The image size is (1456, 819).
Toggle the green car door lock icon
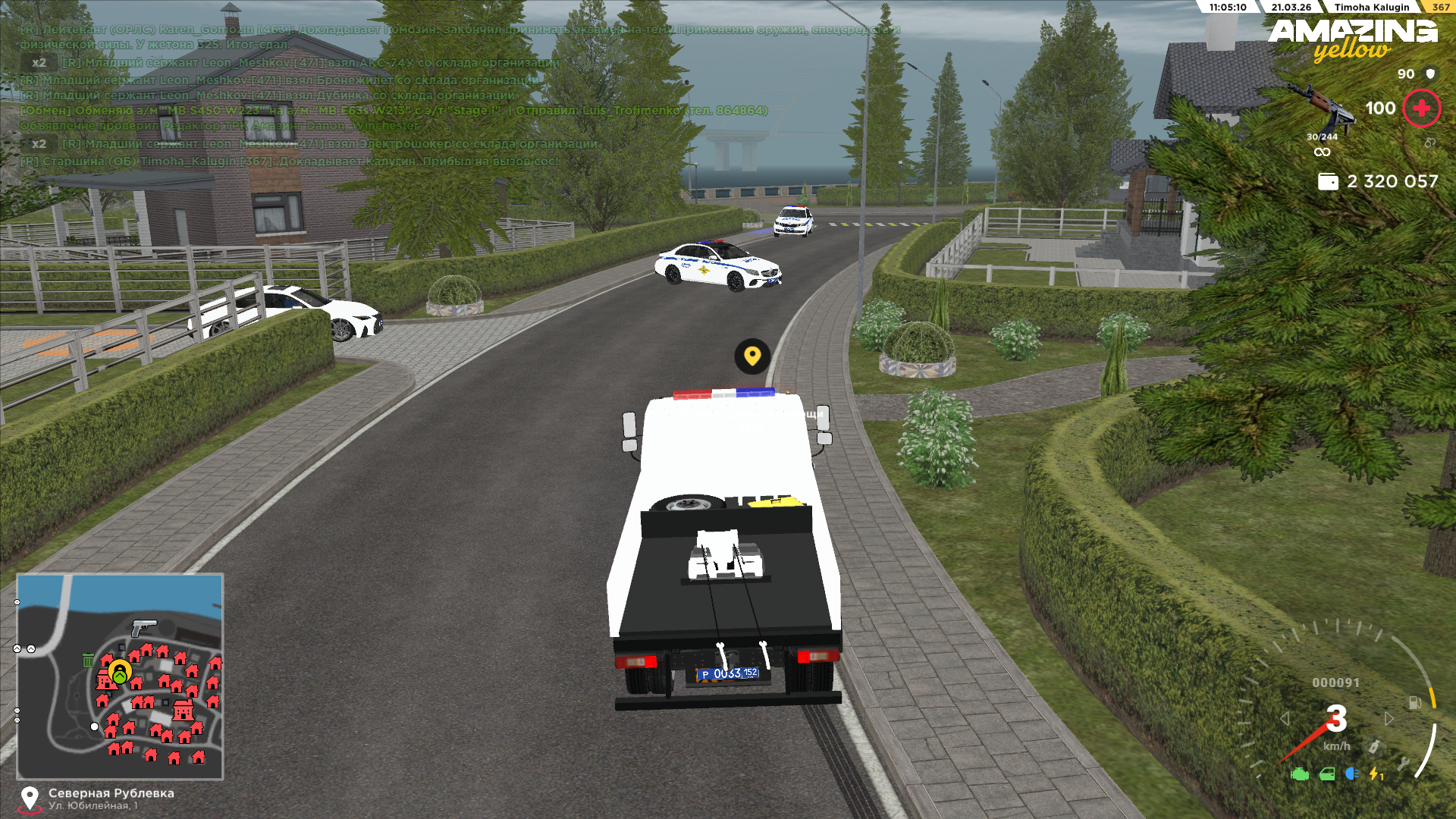1327,774
